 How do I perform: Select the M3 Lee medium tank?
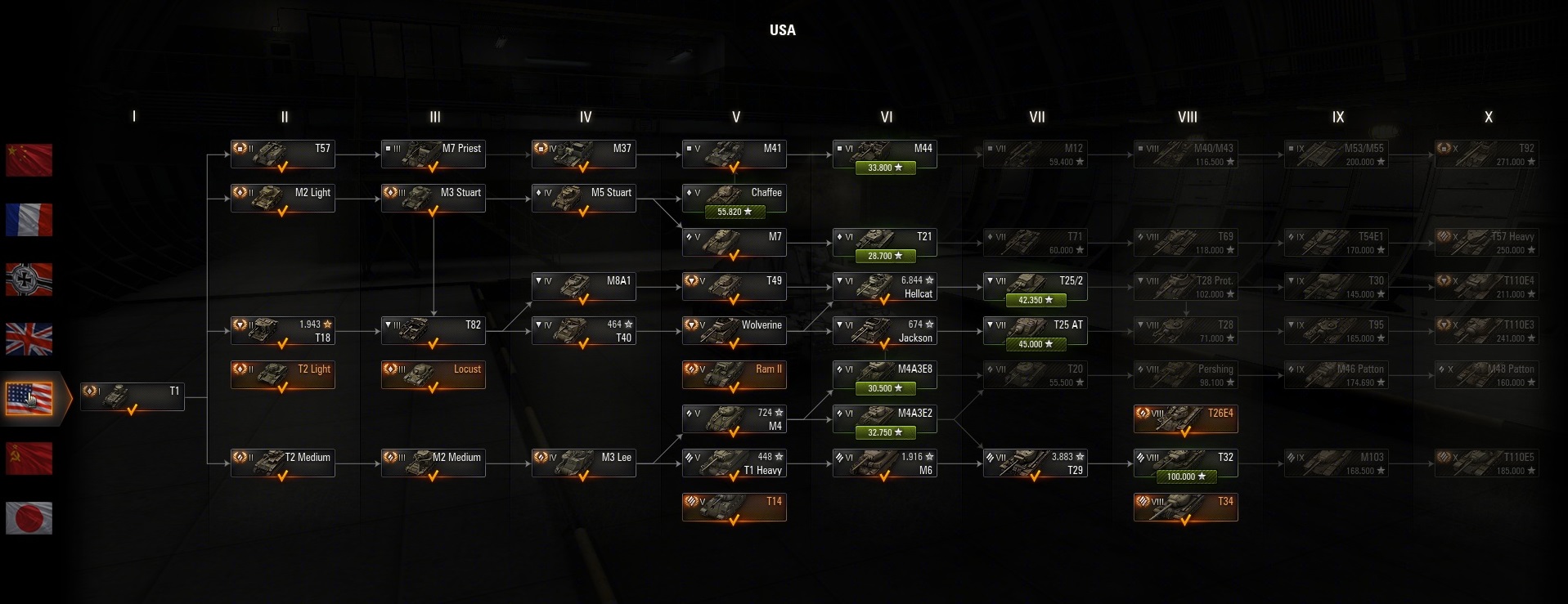coord(584,463)
